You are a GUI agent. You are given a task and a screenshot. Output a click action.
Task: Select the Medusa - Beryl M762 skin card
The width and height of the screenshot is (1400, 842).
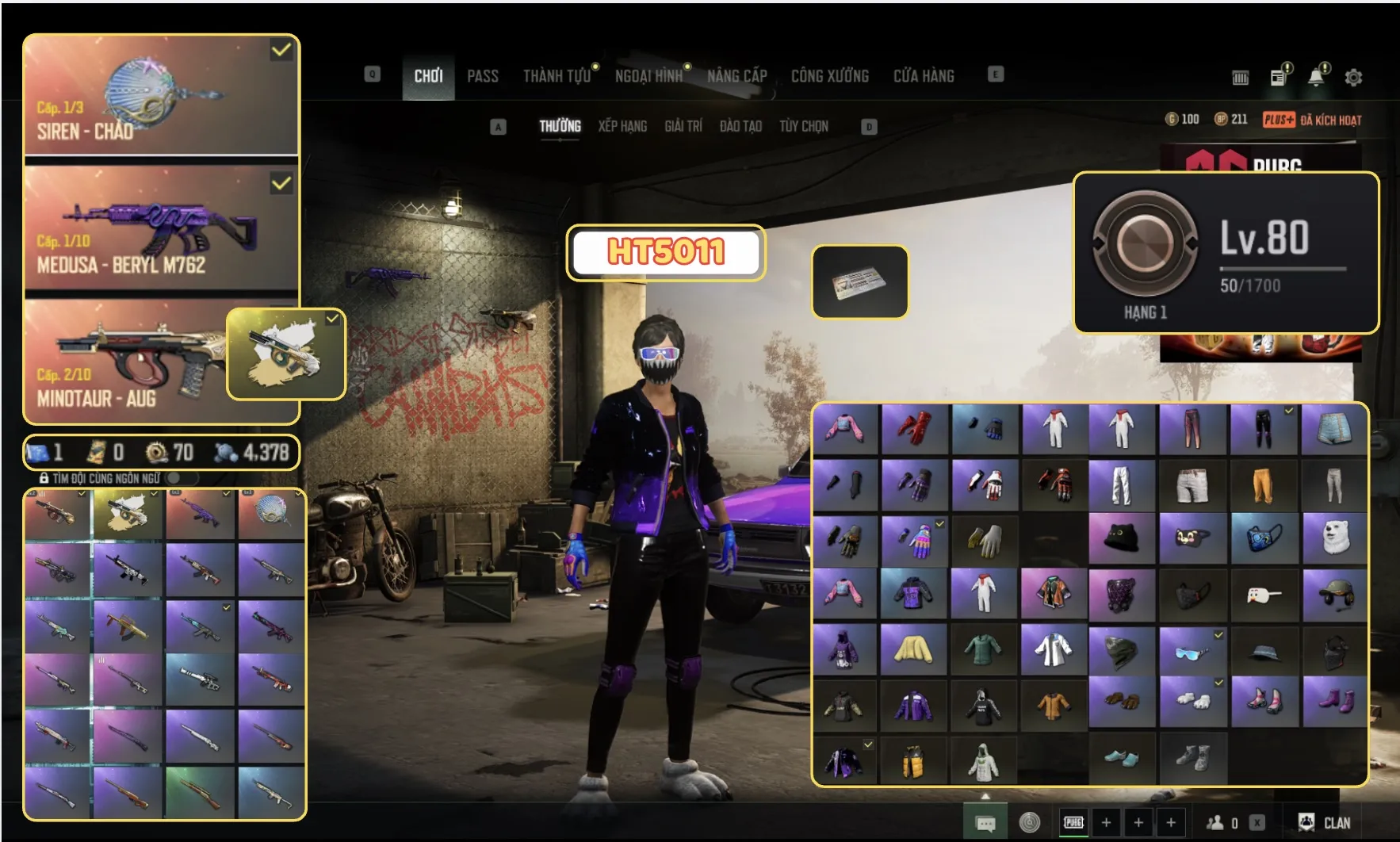(161, 228)
